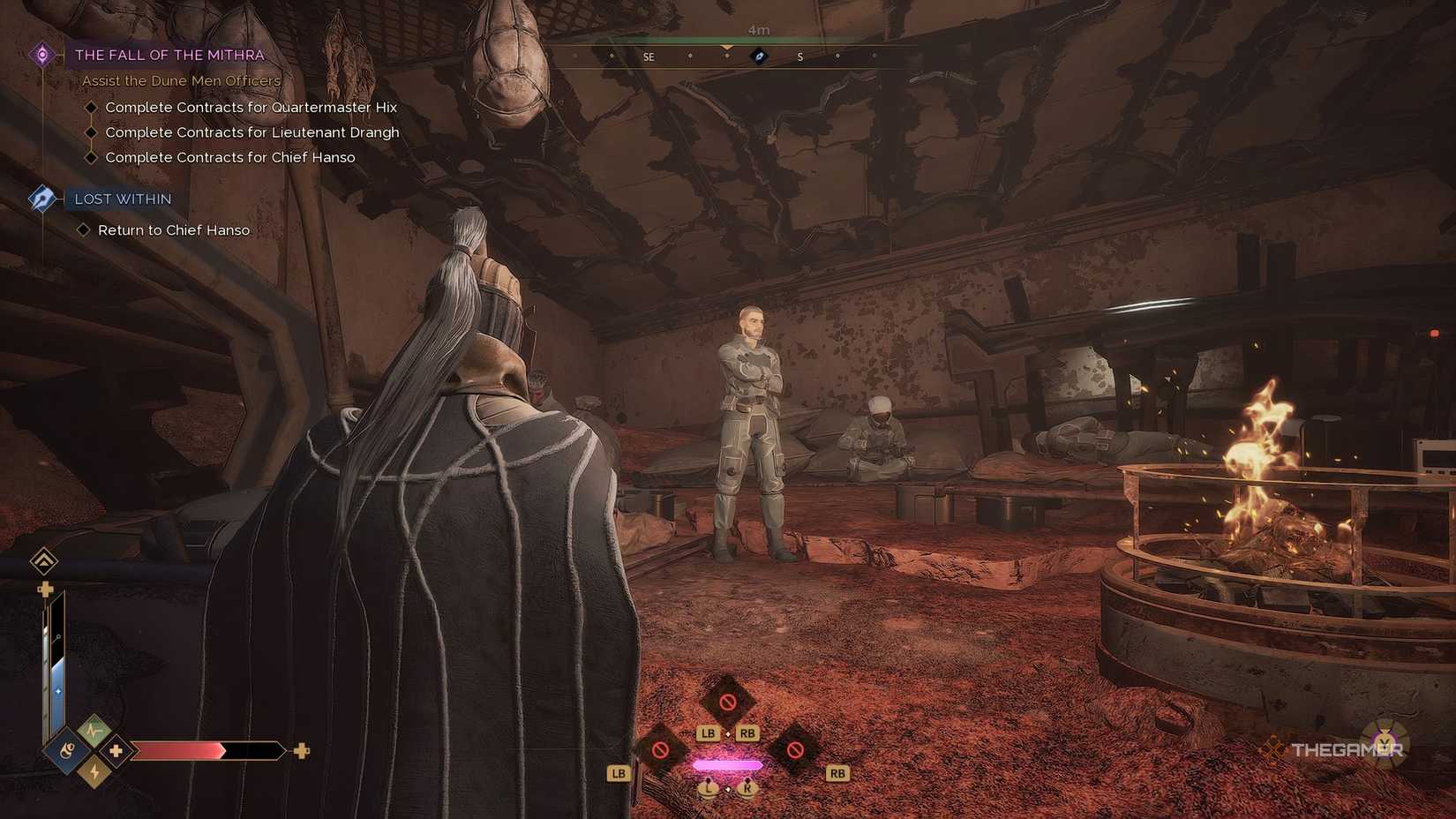Expand the Return to Chief Hanso objective diamond
The image size is (1456, 819).
coord(85,229)
